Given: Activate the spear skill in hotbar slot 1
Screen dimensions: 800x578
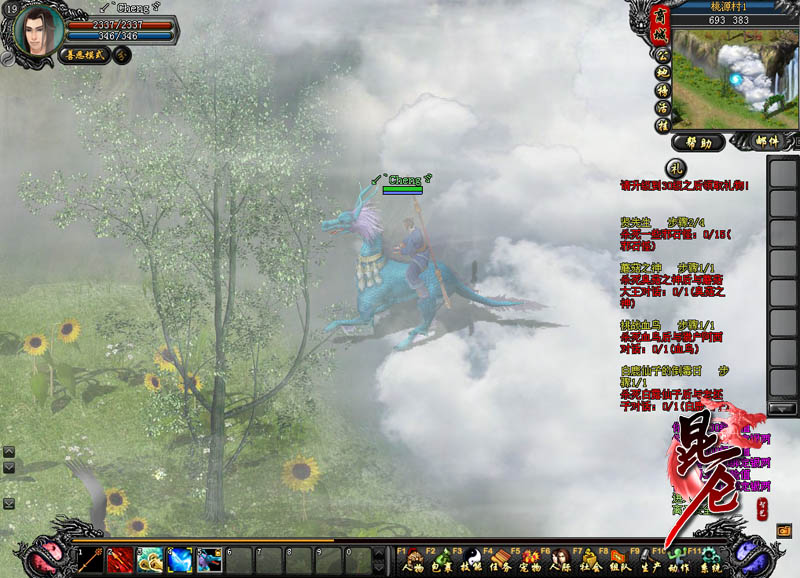Looking at the screenshot, I should pos(91,560).
